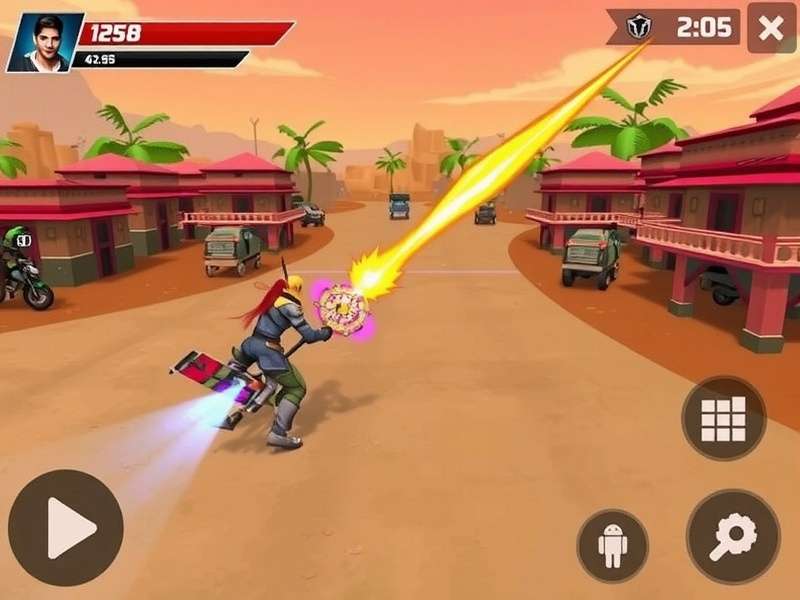Select the magnifier gear button
Image resolution: width=800 pixels, height=600 pixels.
pos(732,536)
